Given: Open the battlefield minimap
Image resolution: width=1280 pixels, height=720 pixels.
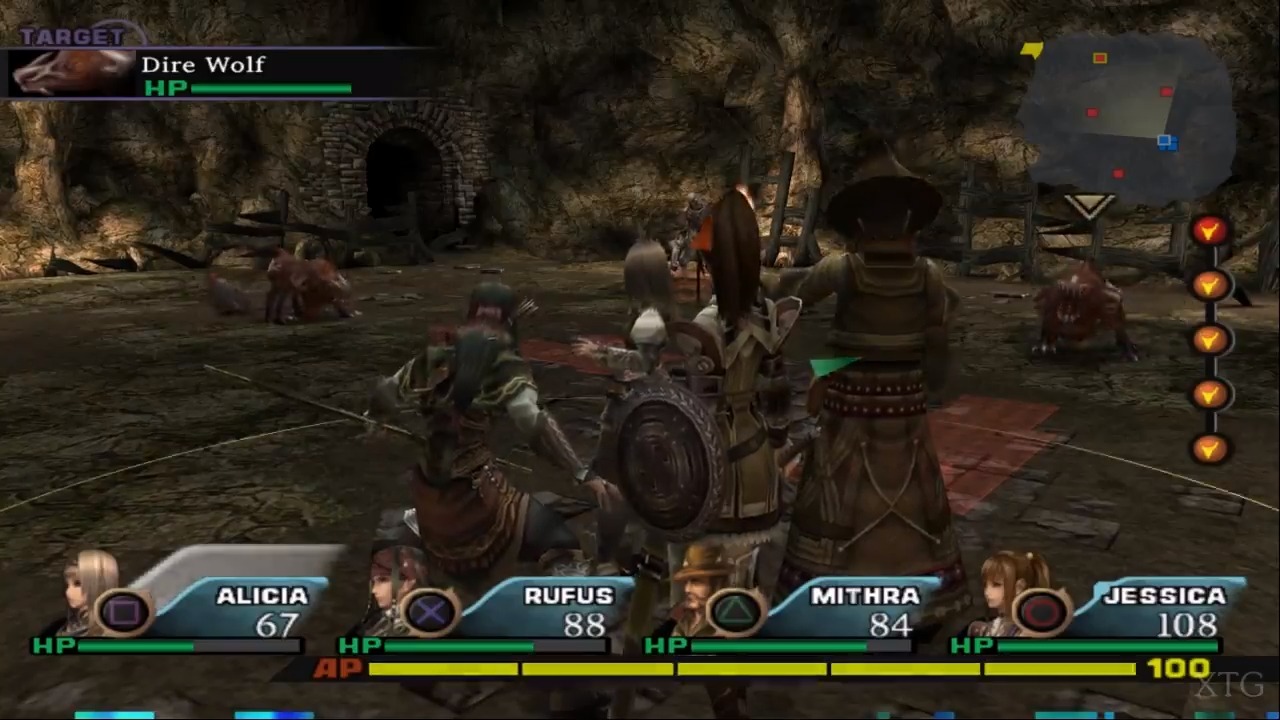Looking at the screenshot, I should click(1128, 115).
